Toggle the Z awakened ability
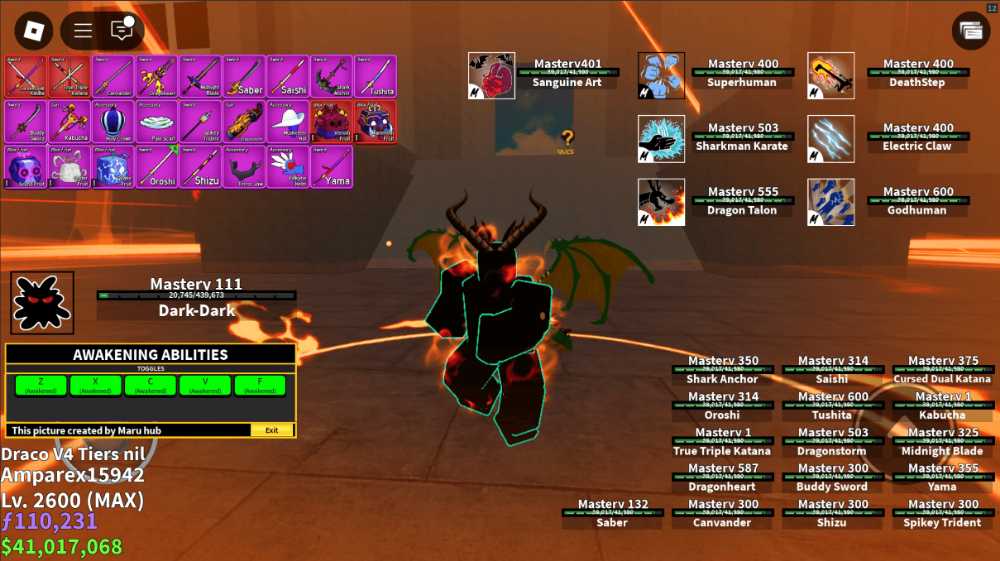 pos(41,385)
